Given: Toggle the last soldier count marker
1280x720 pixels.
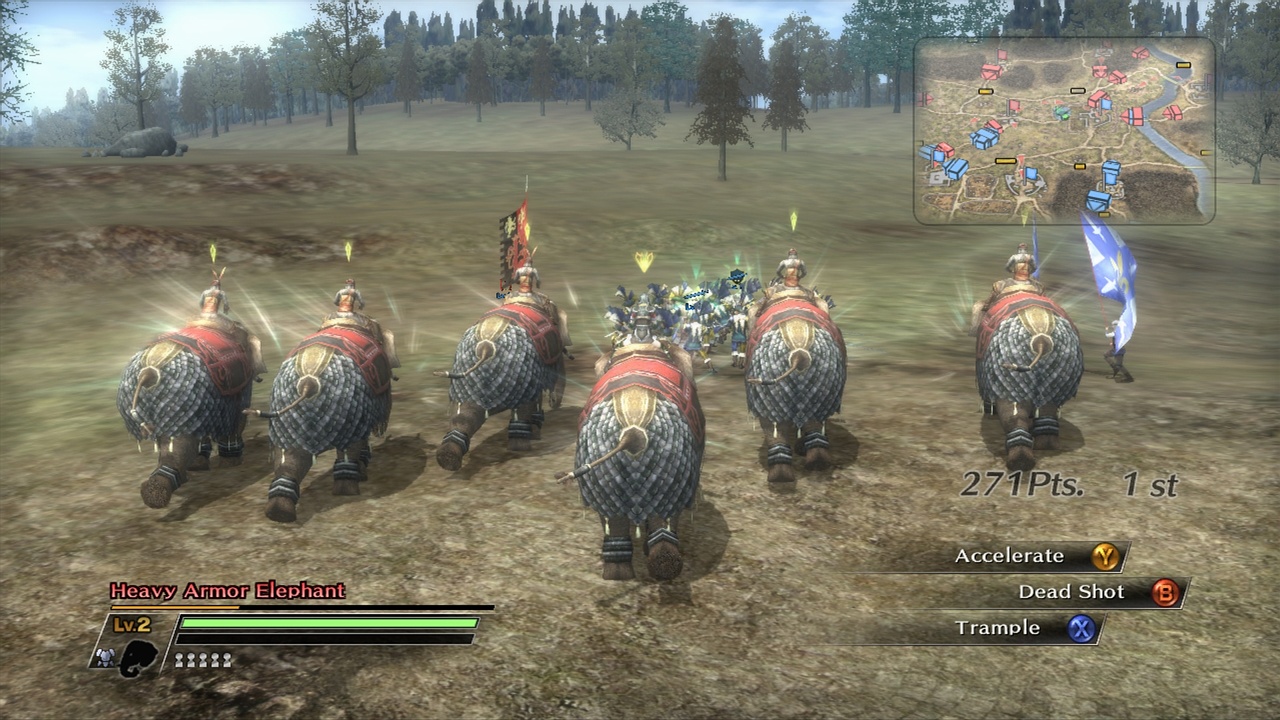Looking at the screenshot, I should pyautogui.click(x=227, y=659).
